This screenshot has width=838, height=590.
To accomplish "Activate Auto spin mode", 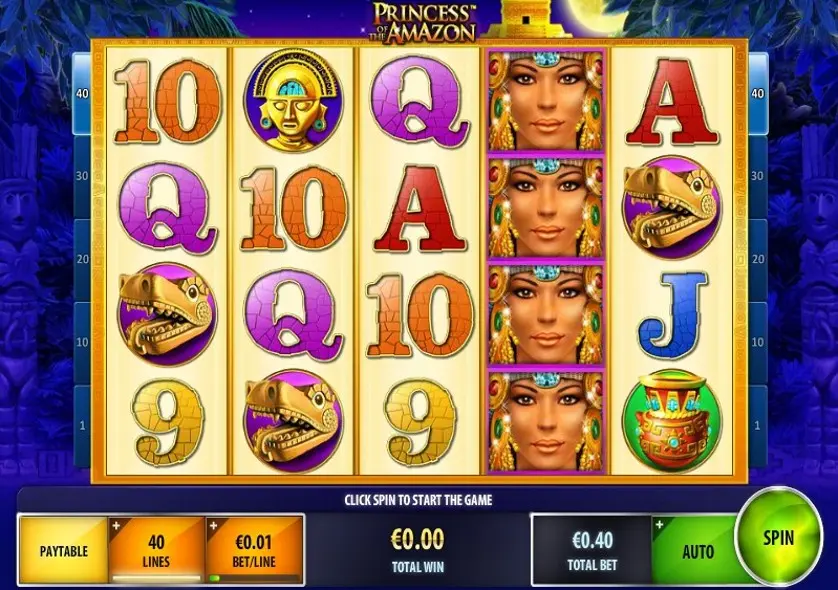I will coord(697,551).
